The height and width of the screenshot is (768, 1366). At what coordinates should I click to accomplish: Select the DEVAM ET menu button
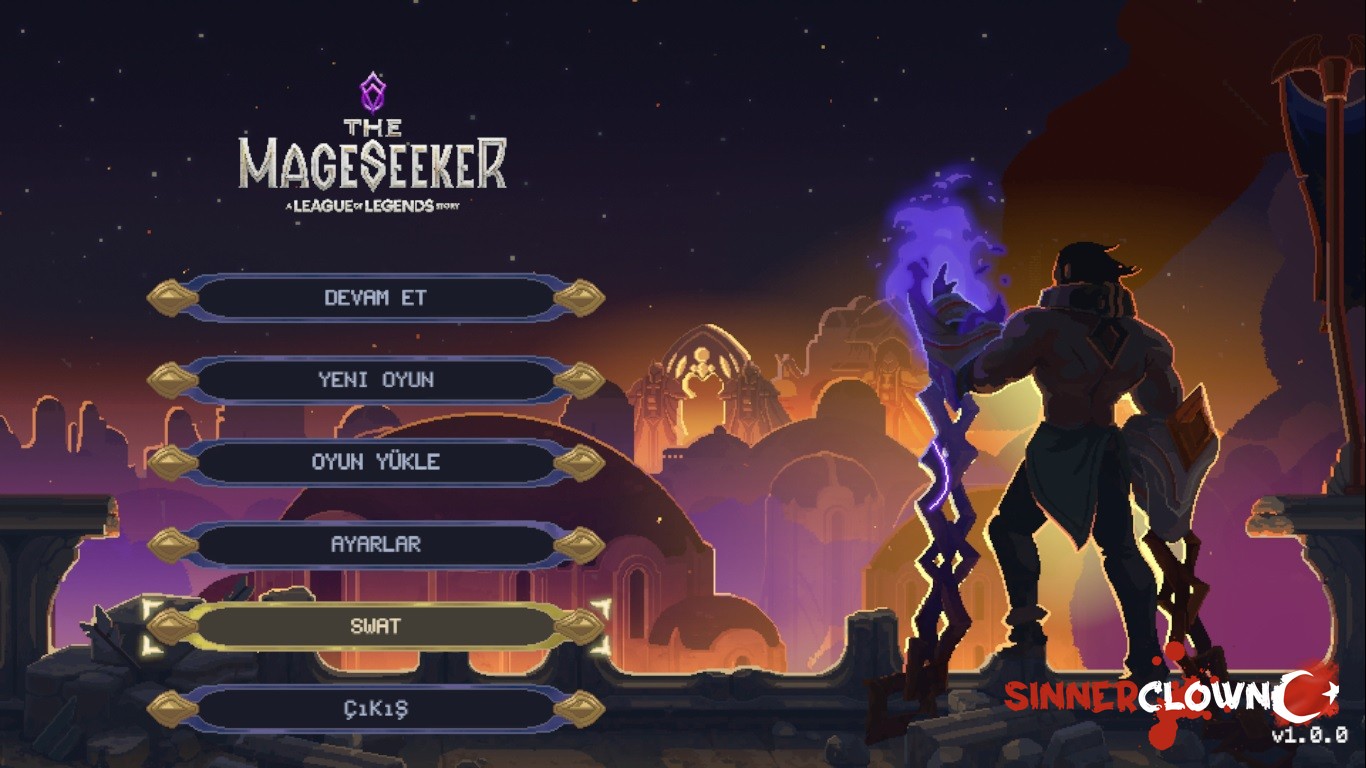coord(375,298)
